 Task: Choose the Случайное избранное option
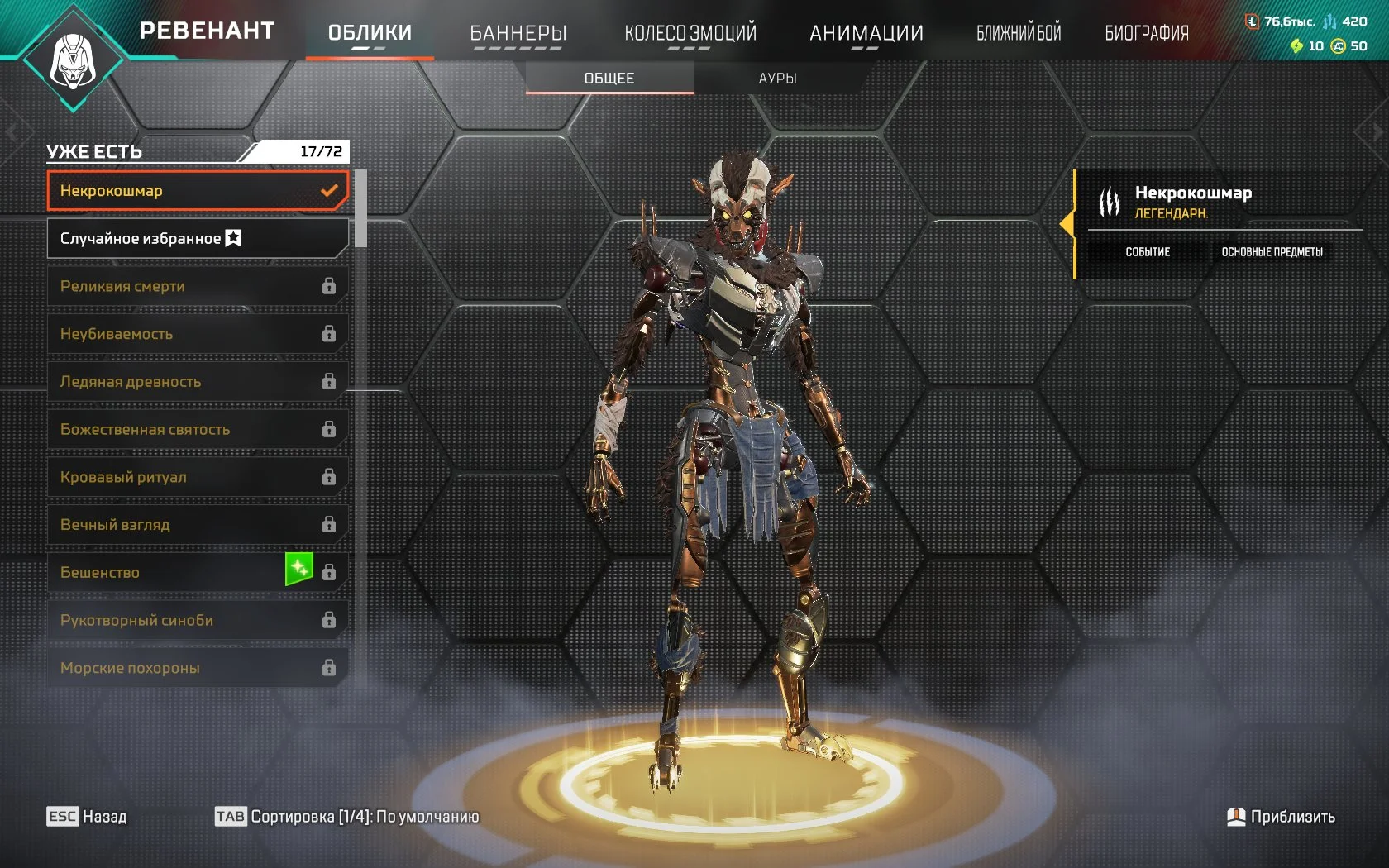tap(197, 239)
